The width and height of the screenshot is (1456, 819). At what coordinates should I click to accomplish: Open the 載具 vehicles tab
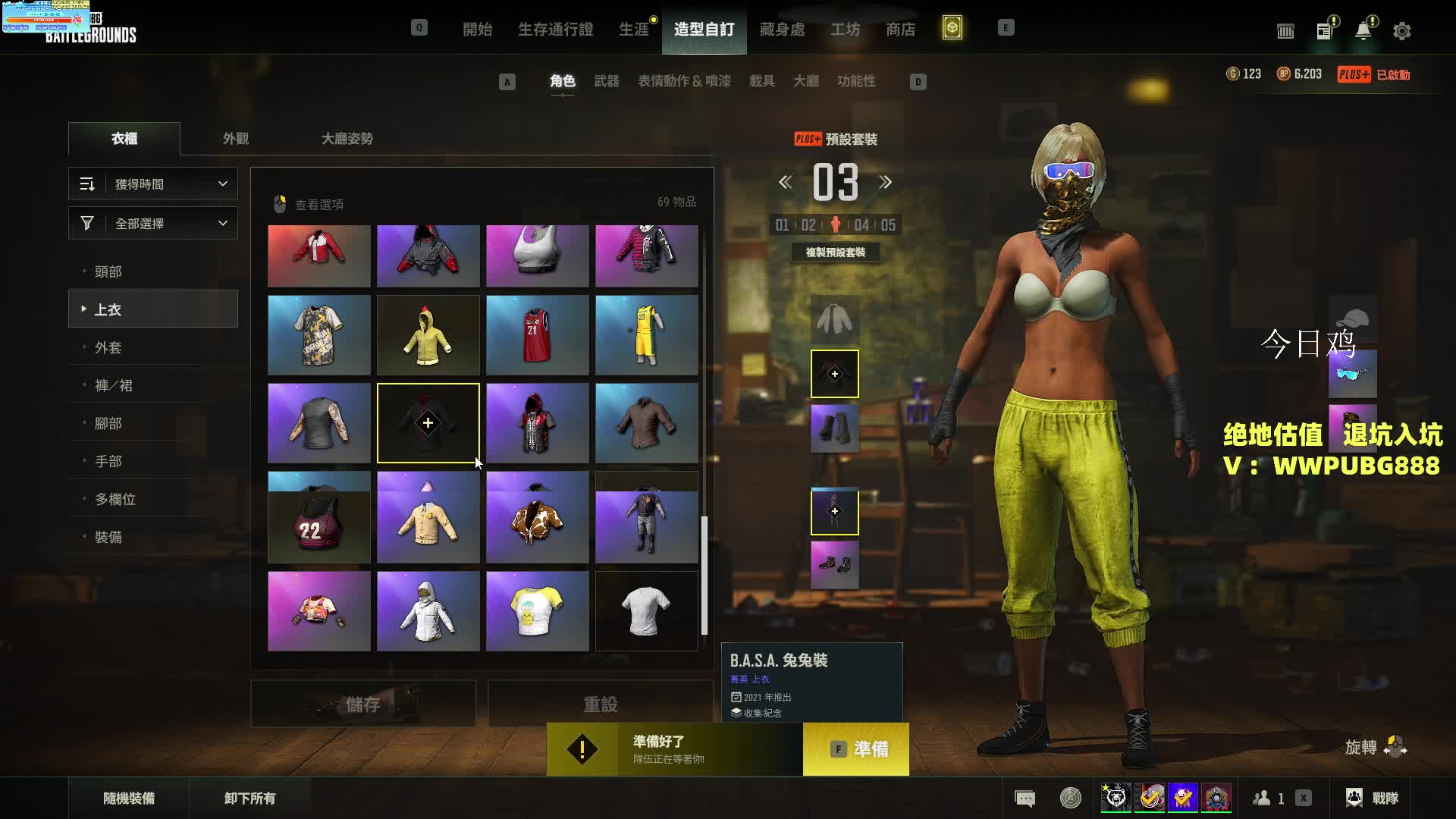(x=761, y=81)
